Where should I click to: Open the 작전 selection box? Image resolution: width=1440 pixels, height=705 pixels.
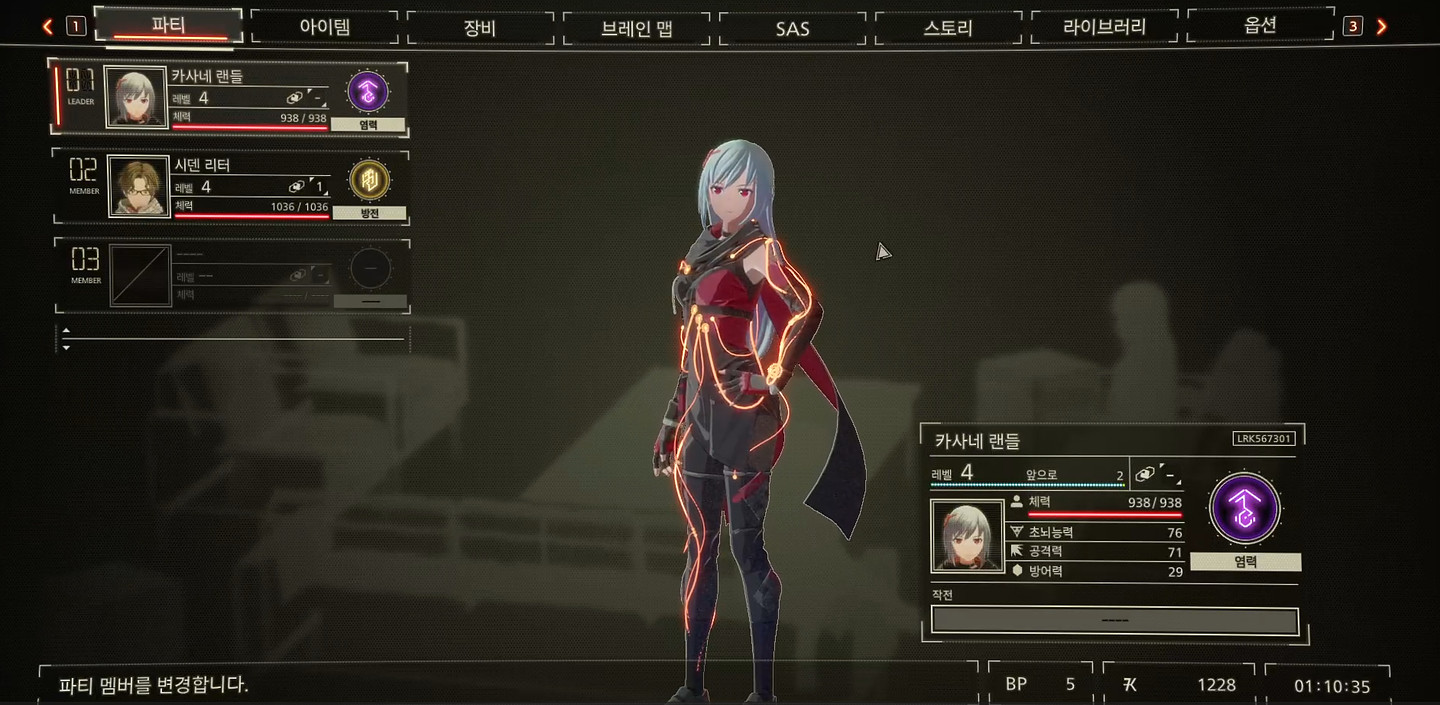(x=1114, y=620)
